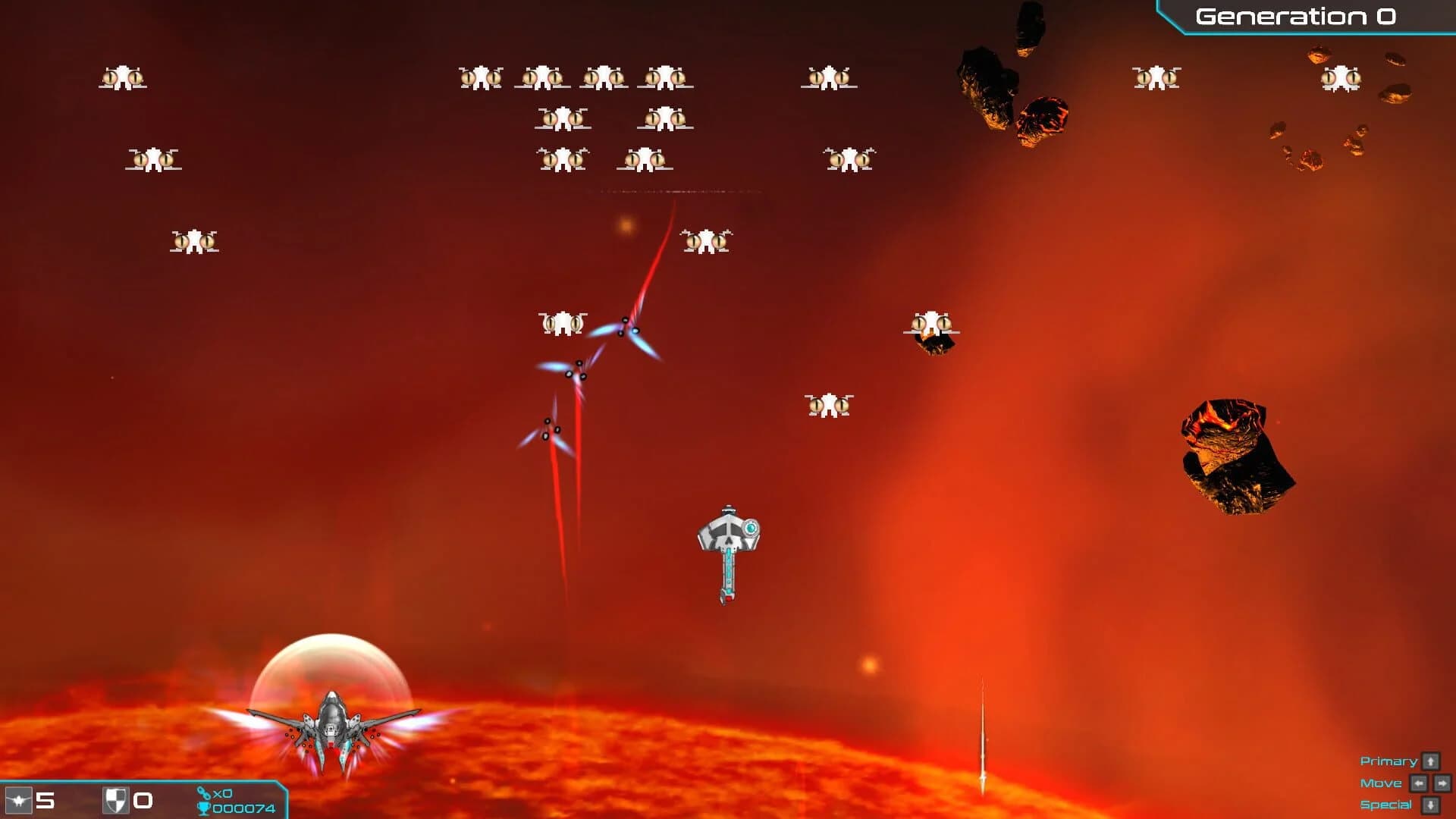Viewport: 1456px width, 819px height.
Task: Click the chain-link multiplier icon showing x0
Action: 205,791
